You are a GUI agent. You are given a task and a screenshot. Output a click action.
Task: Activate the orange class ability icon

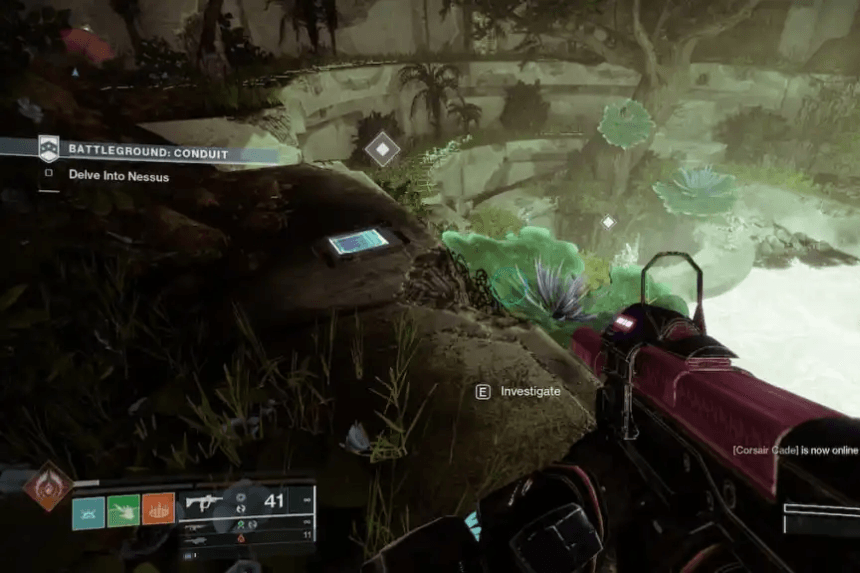[158, 512]
